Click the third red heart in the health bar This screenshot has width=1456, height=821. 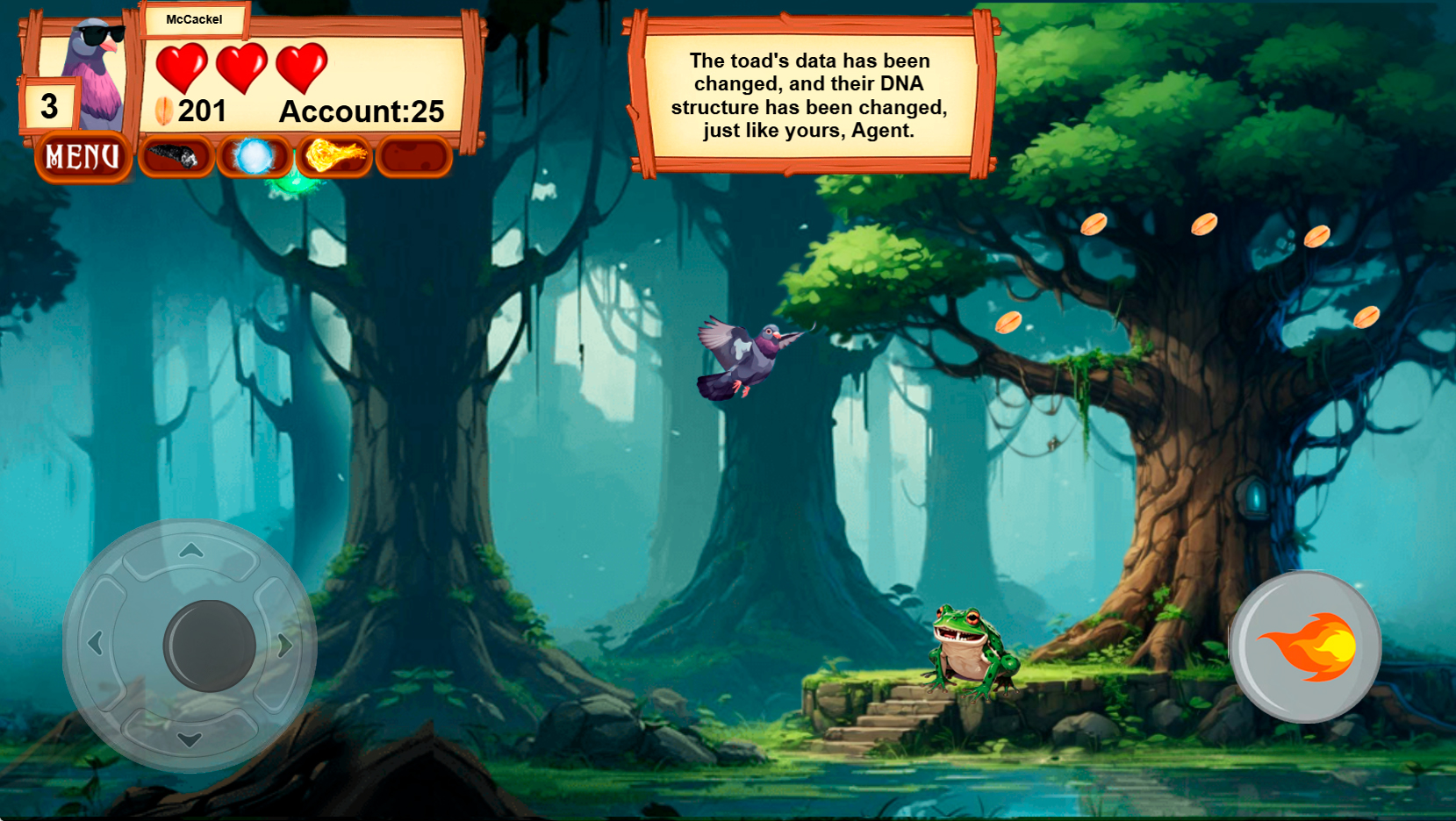[302, 68]
